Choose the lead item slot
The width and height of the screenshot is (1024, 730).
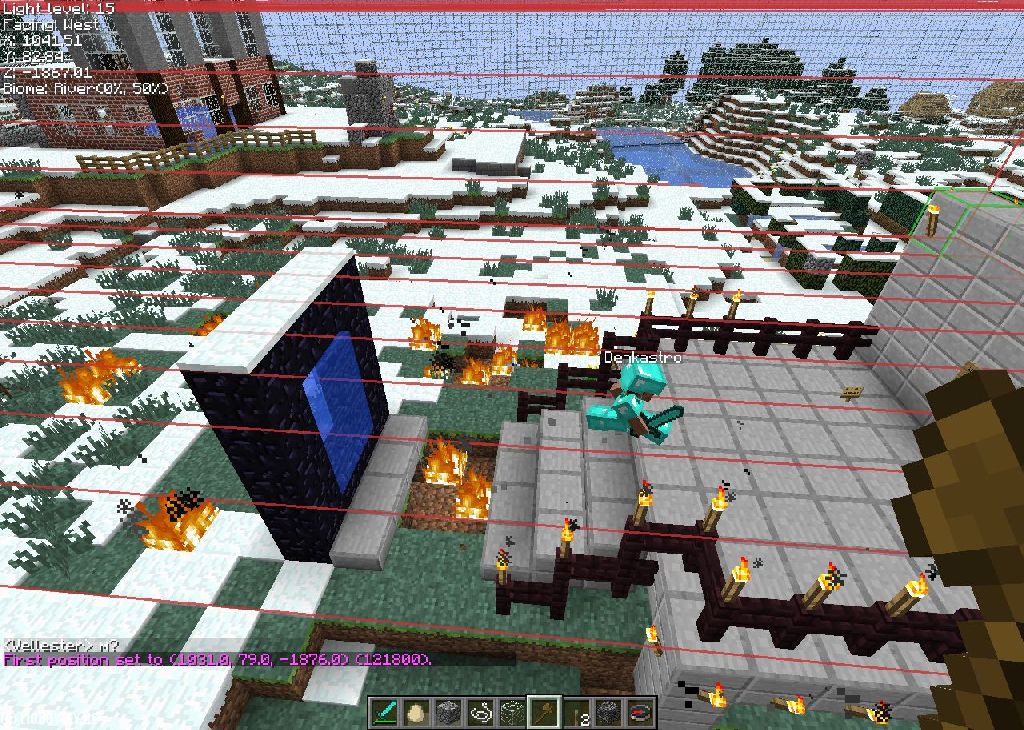[x=481, y=712]
